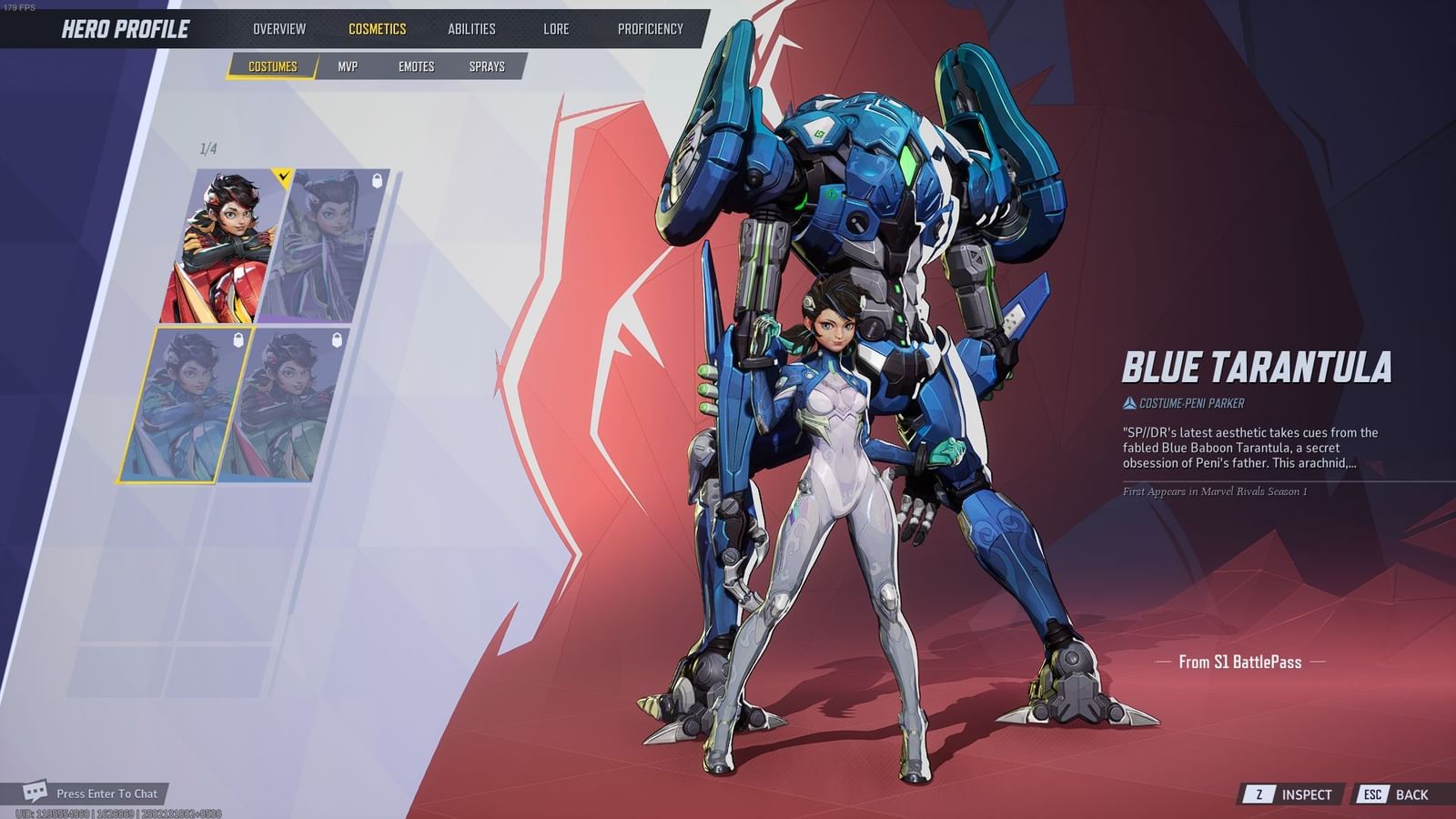1456x819 pixels.
Task: Open the Abilities tab
Action: pos(471,29)
